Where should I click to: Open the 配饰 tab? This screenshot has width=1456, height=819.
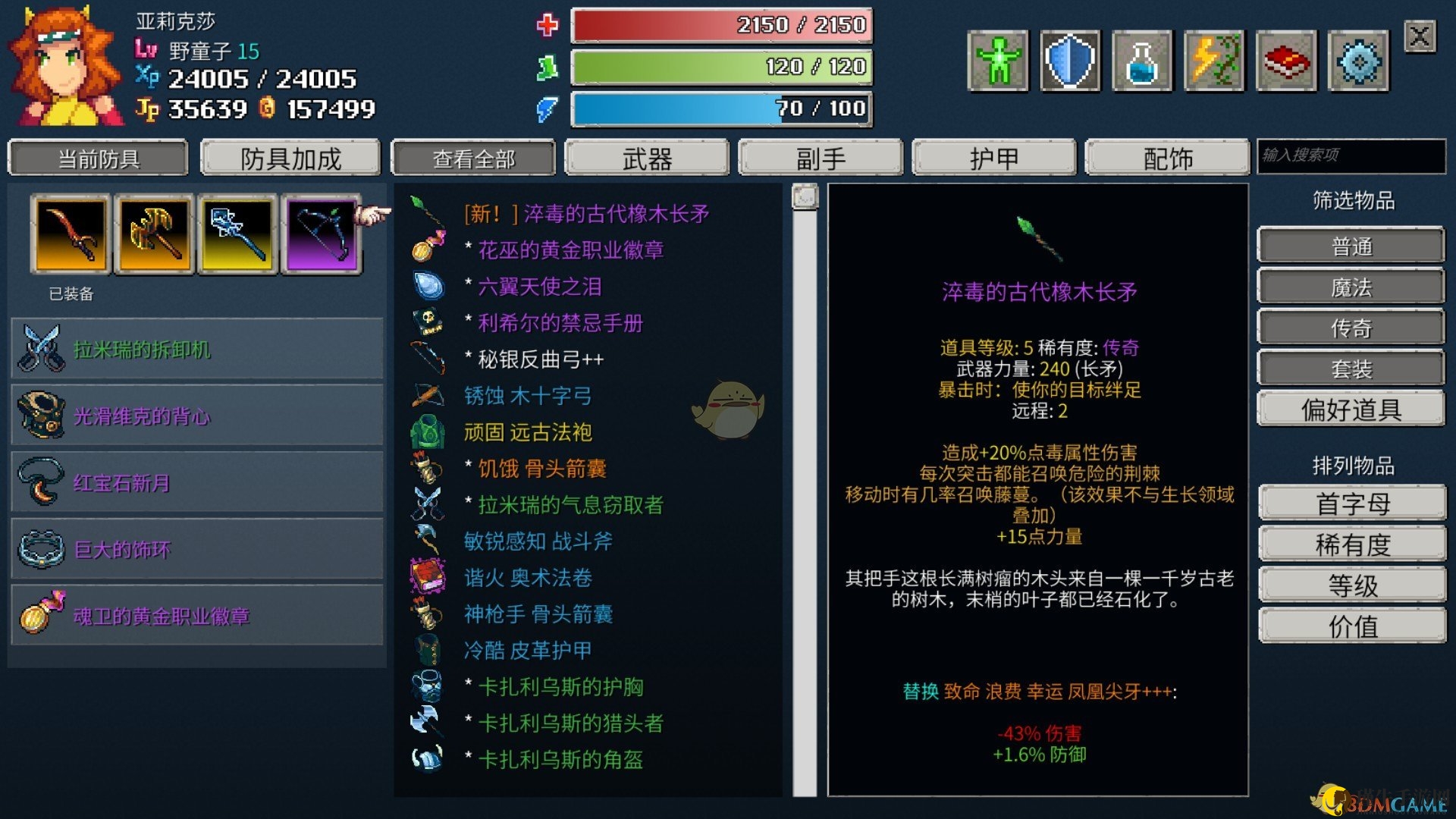[x=1166, y=158]
